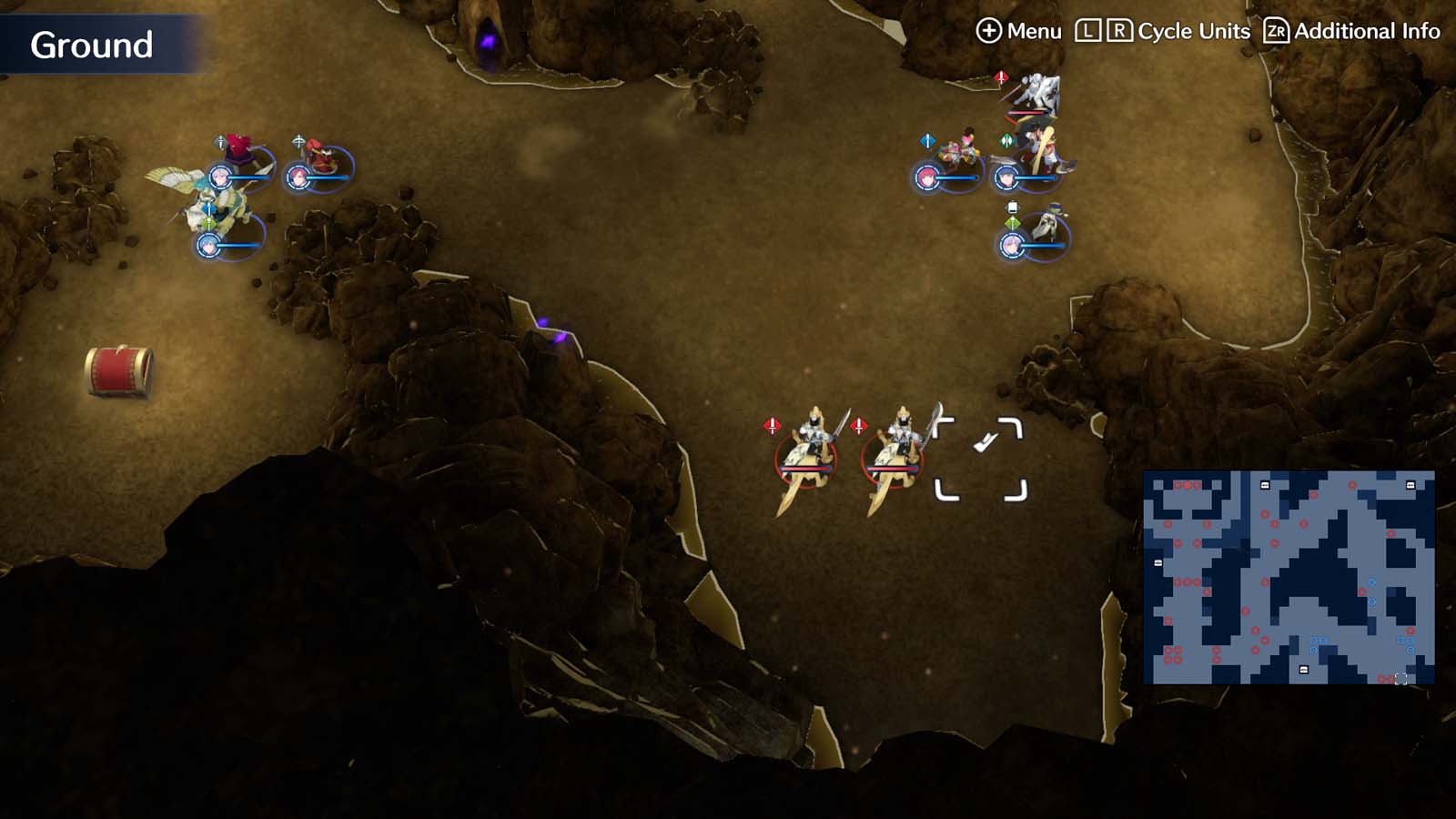Click the red alert icon above the left mounted enemy
Screen dimensions: 1456x819
point(772,423)
